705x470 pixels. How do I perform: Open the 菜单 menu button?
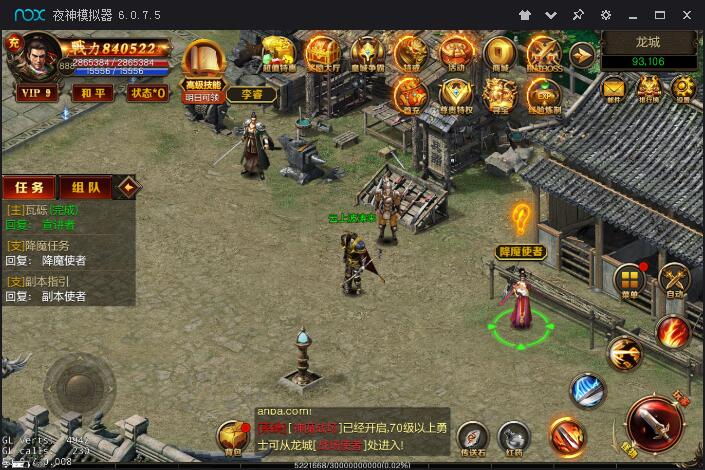629,280
